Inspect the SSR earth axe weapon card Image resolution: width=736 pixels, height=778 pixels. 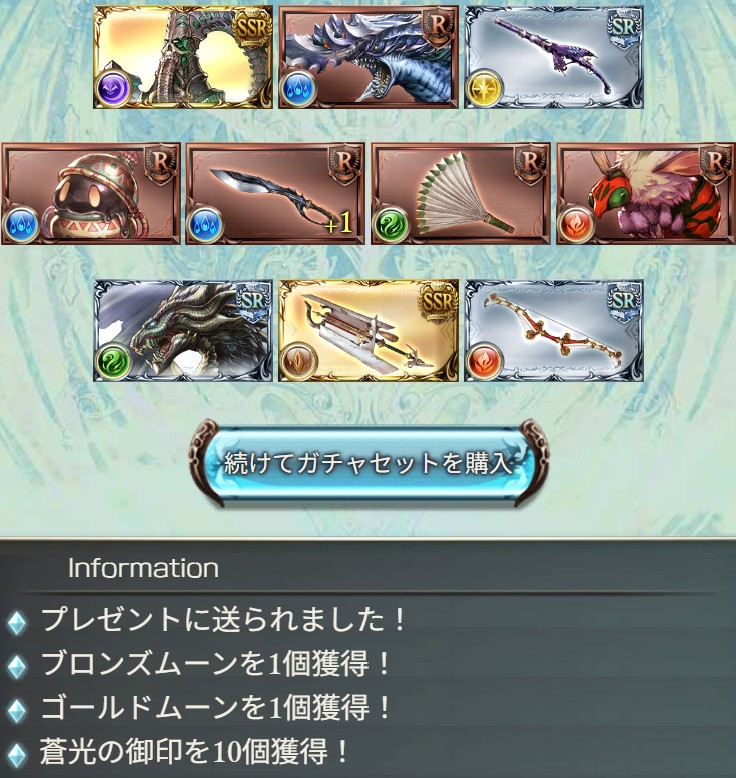pyautogui.click(x=368, y=331)
